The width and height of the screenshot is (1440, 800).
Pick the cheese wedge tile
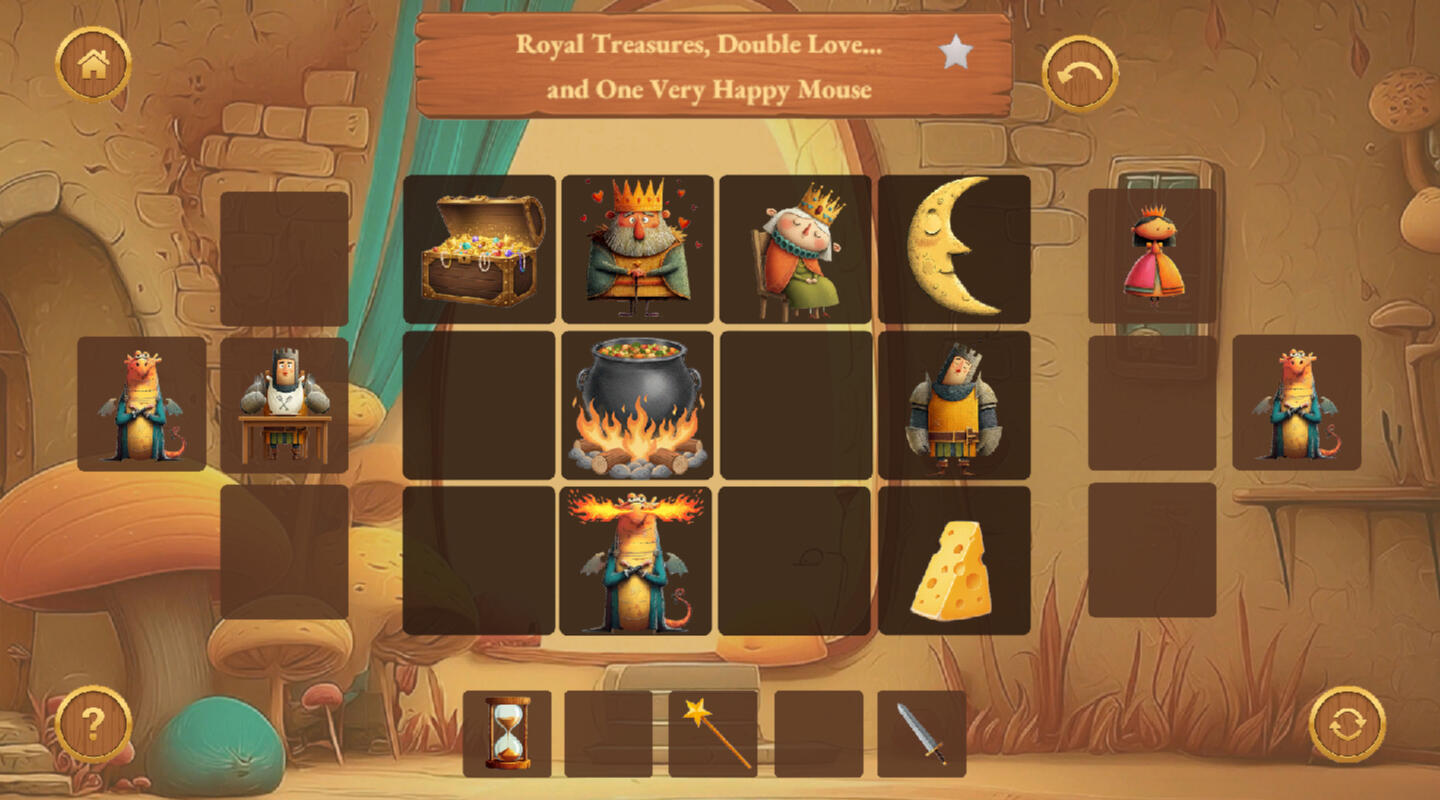(x=954, y=561)
